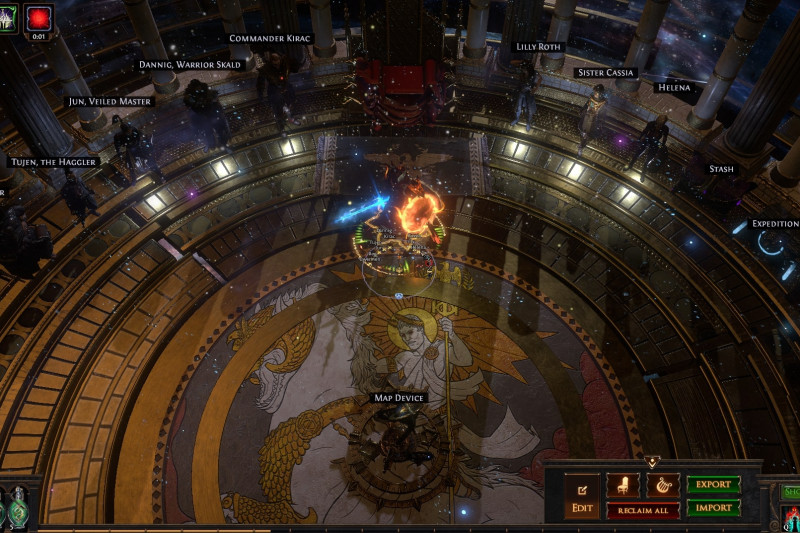Reclaim All hideout decorations
The width and height of the screenshot is (800, 533).
tap(642, 510)
